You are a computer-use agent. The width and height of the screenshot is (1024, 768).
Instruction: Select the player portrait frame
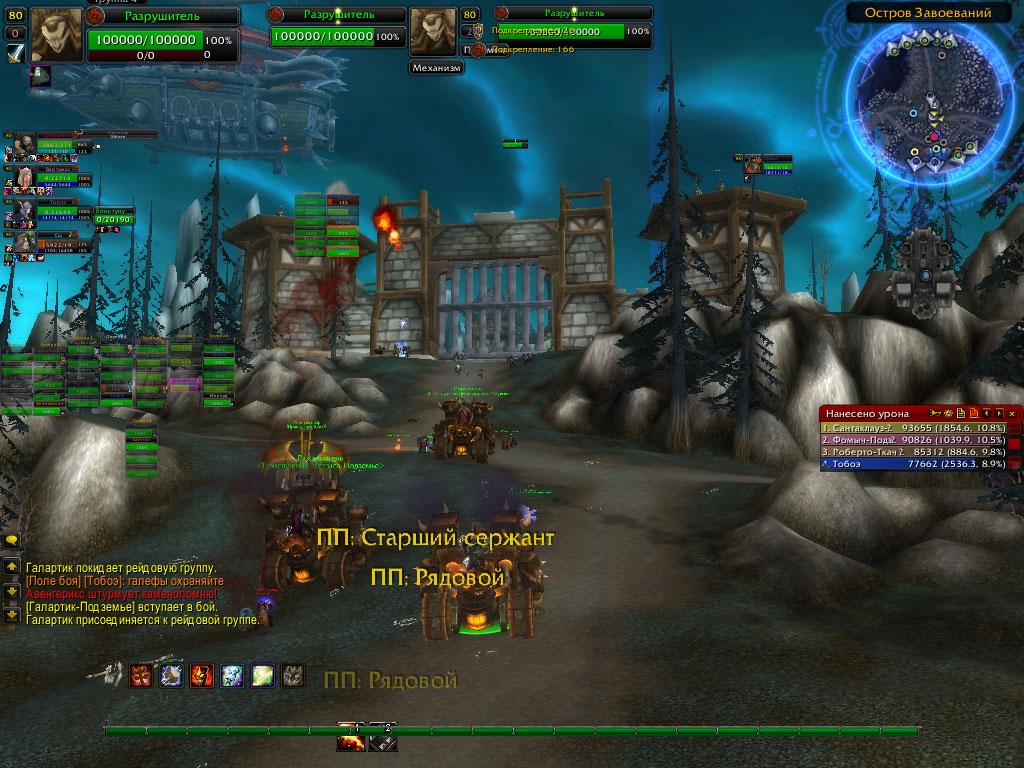pos(57,35)
